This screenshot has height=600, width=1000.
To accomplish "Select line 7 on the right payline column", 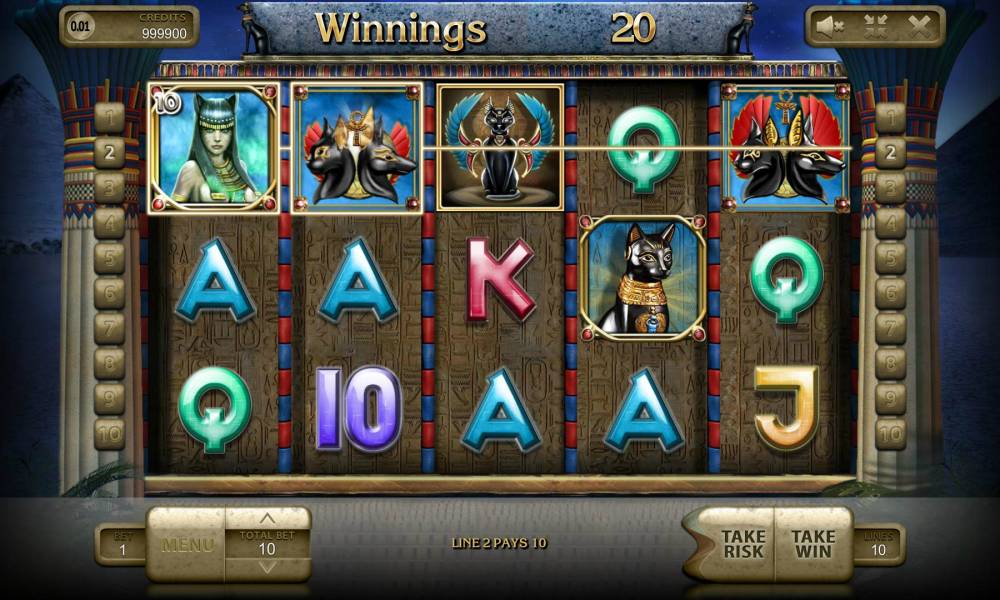I will click(x=890, y=328).
